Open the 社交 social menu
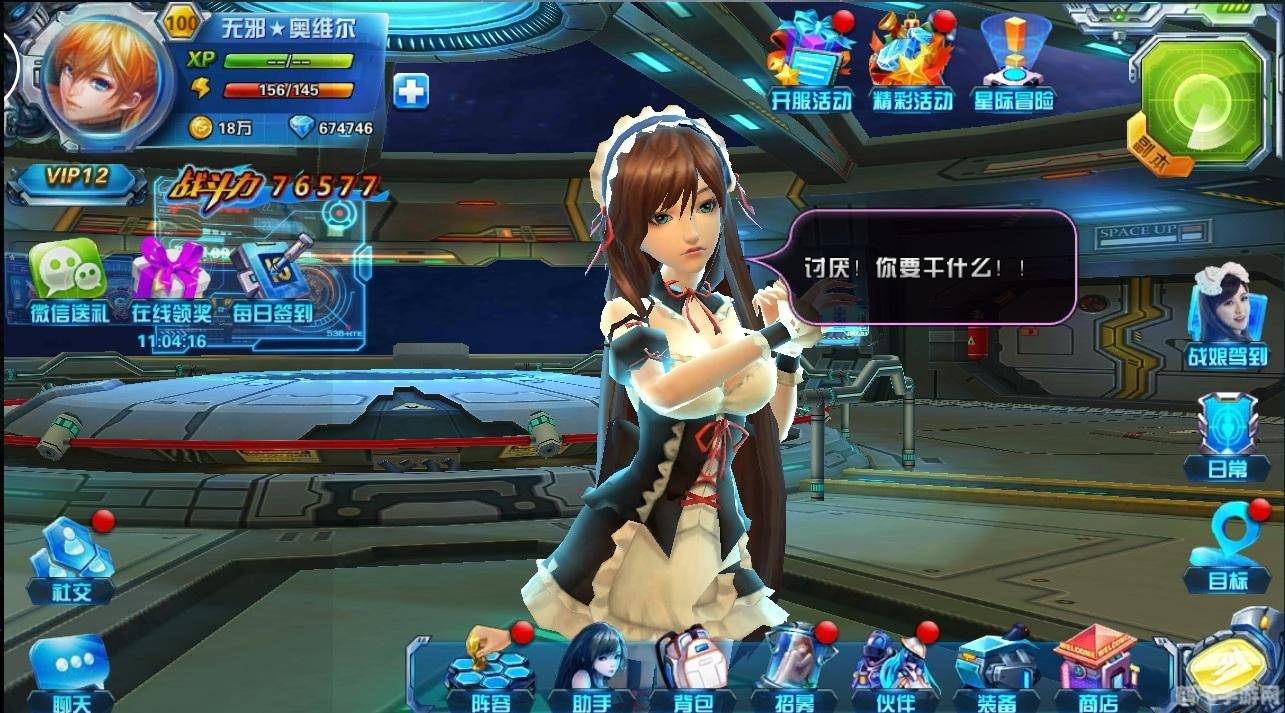1285x713 pixels. point(72,560)
